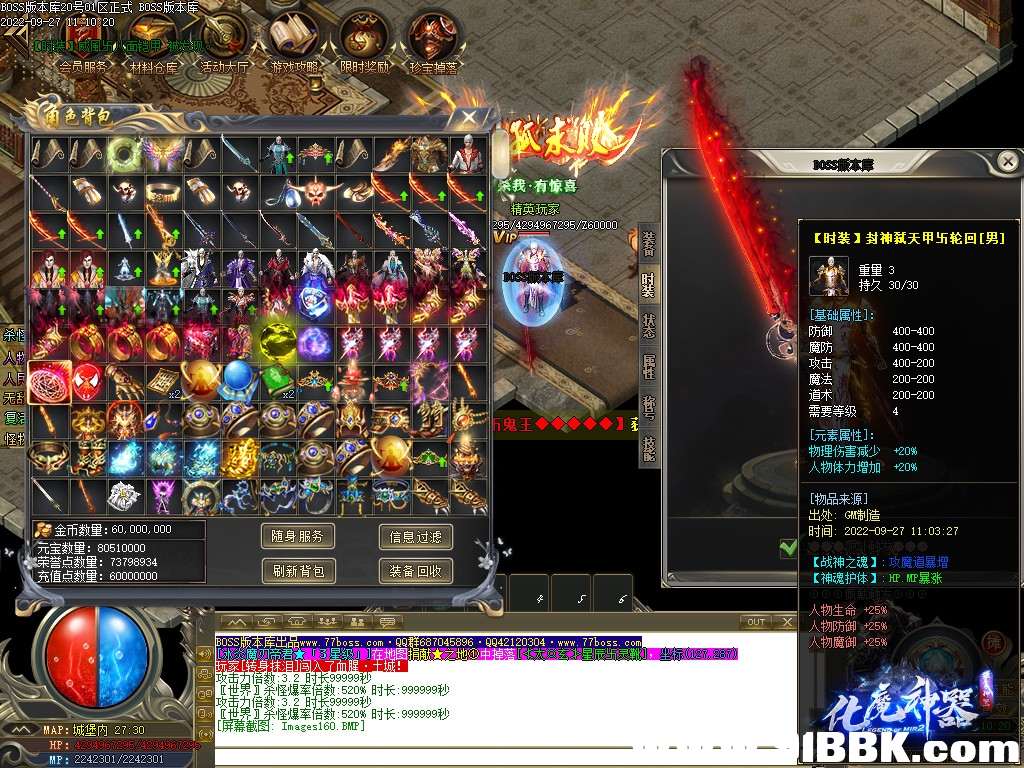Click the OUT button above the chat

[x=757, y=622]
